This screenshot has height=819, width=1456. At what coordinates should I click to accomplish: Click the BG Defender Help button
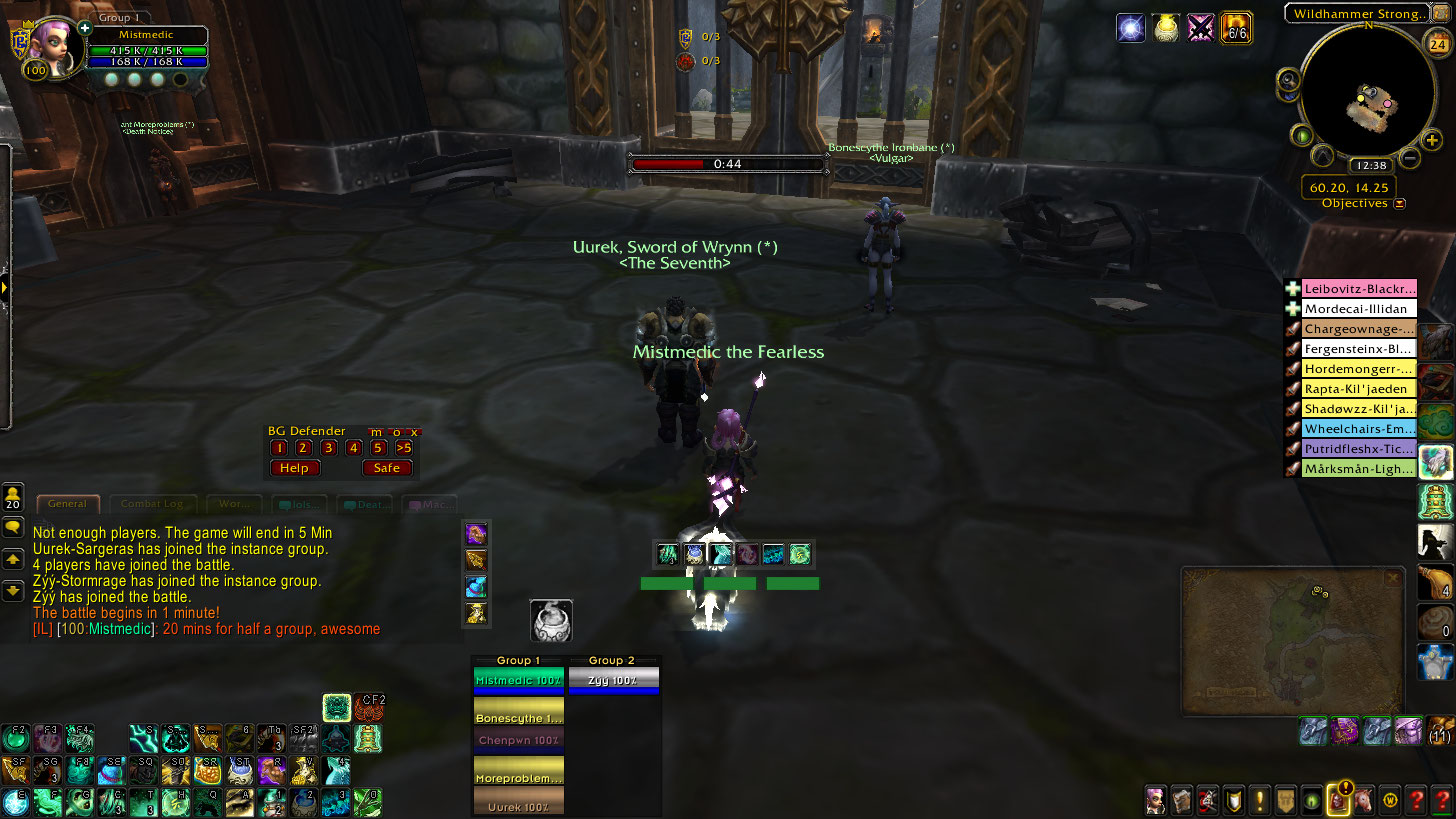tap(294, 467)
